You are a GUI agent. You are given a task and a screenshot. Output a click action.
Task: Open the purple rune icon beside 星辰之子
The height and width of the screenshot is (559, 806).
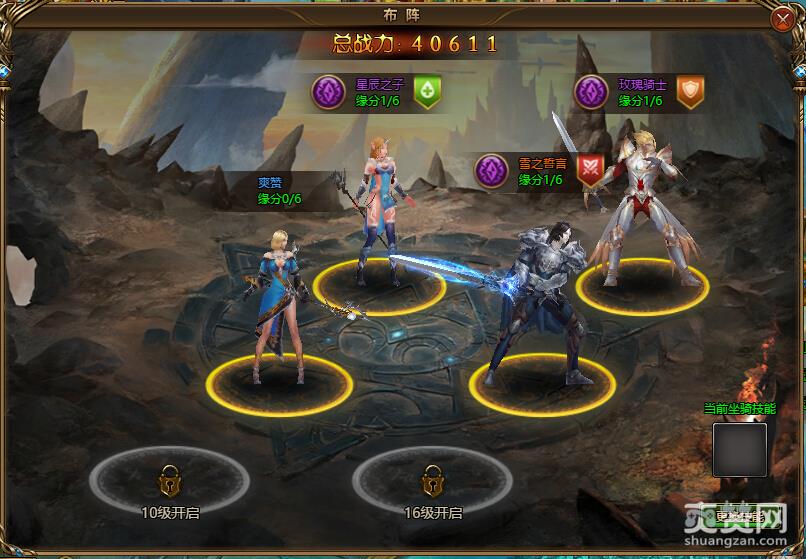tap(328, 92)
